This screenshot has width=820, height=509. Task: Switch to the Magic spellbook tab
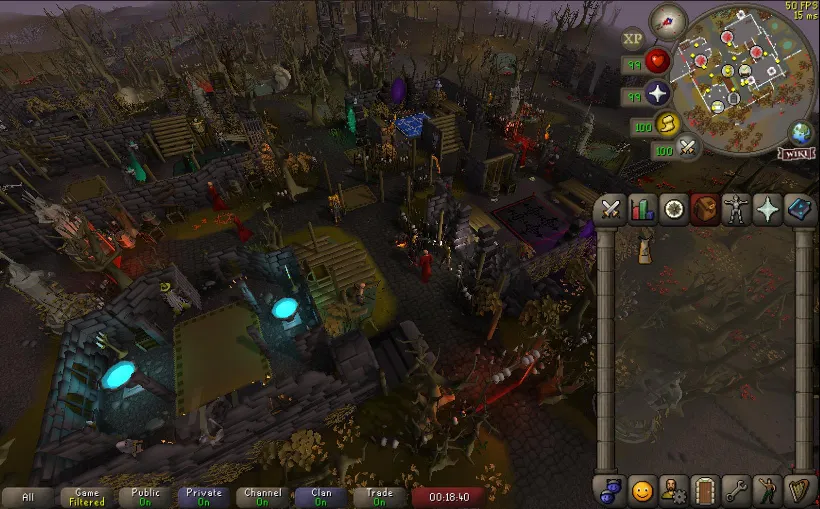coord(798,210)
